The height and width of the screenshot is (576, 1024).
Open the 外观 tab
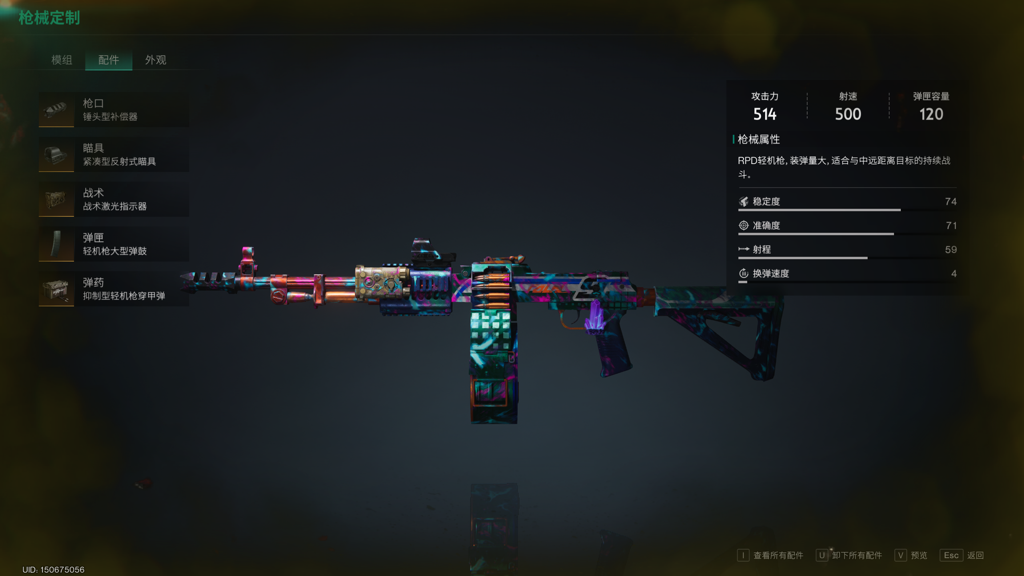155,60
